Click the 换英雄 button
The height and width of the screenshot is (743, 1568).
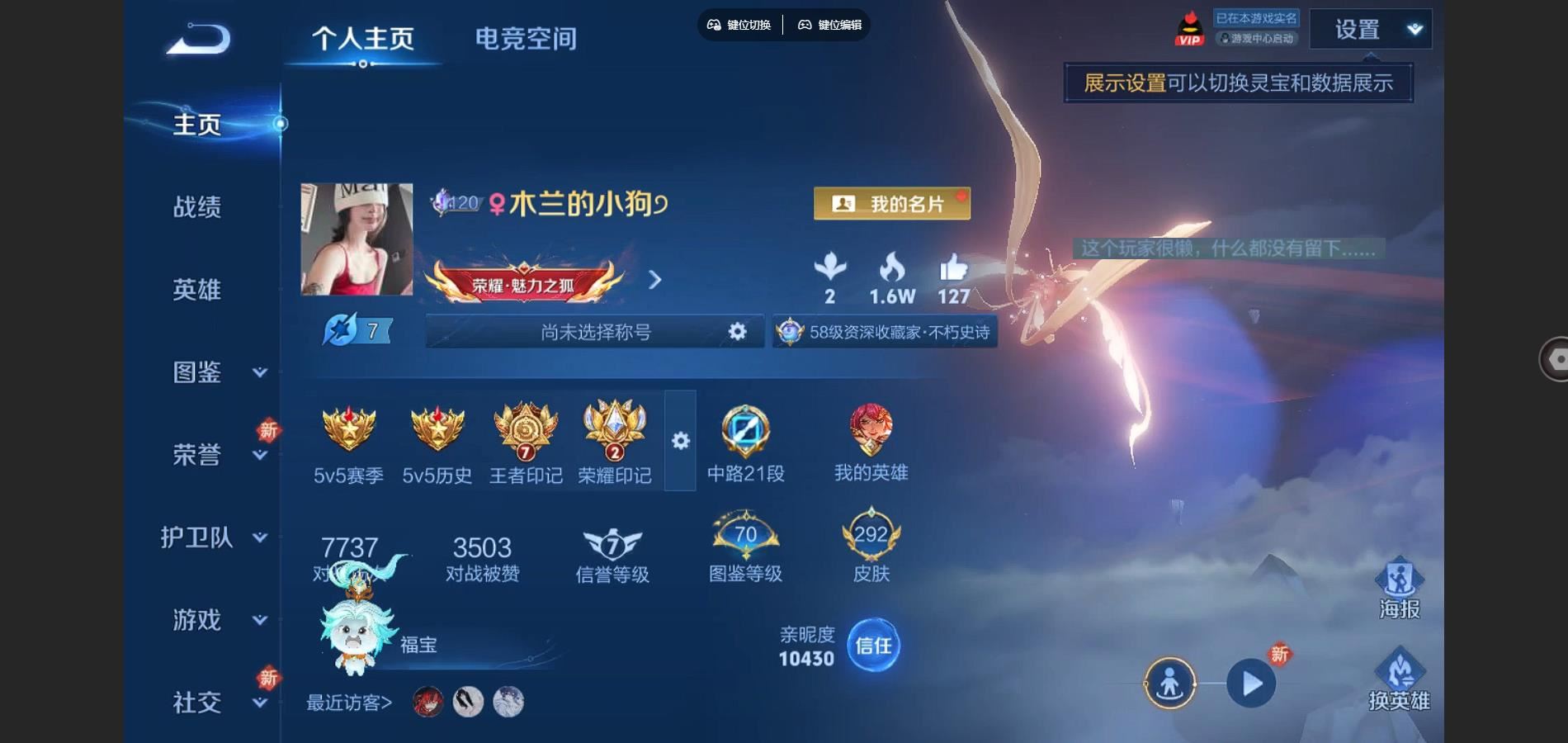1399,681
